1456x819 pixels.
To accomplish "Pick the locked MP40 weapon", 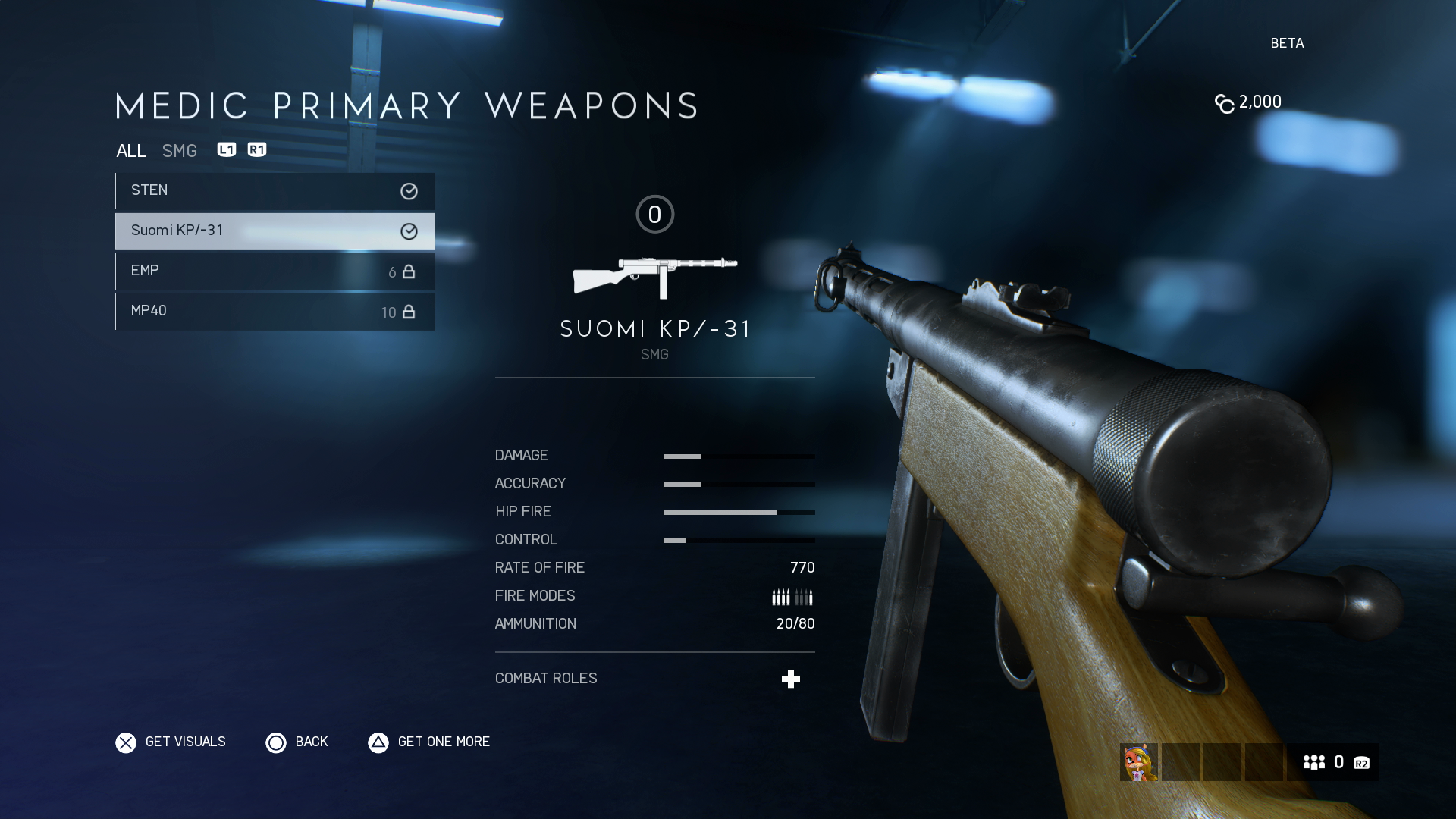I will pyautogui.click(x=275, y=312).
